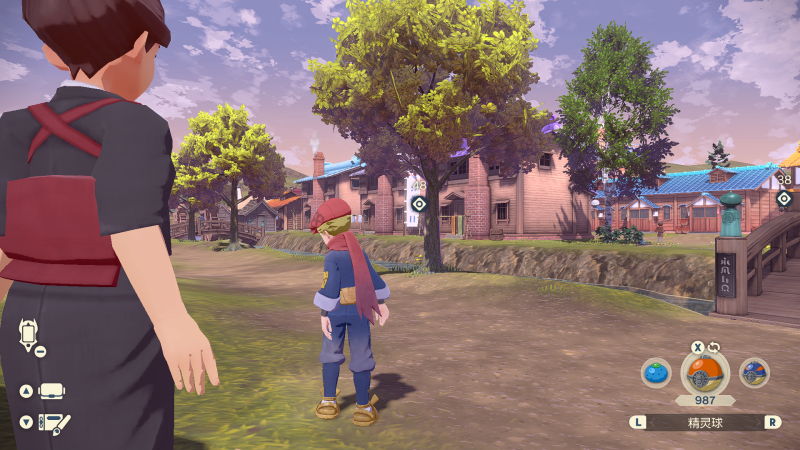
Task: Click the 精灵球 item name bar
Action: tap(705, 422)
